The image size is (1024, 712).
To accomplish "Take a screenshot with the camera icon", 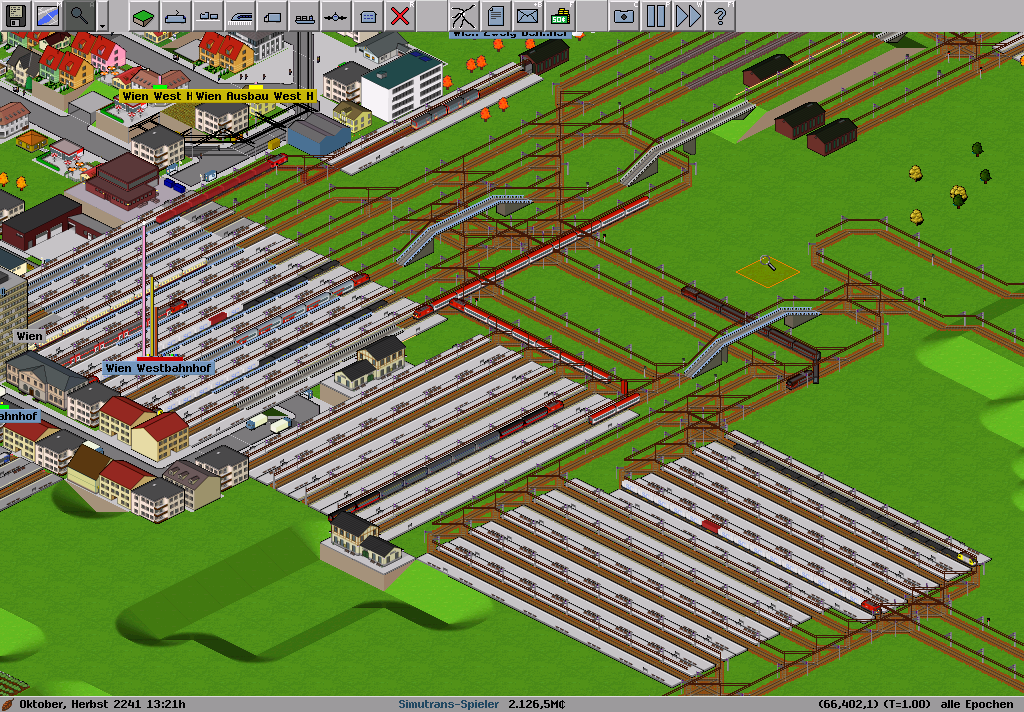I will coord(623,15).
